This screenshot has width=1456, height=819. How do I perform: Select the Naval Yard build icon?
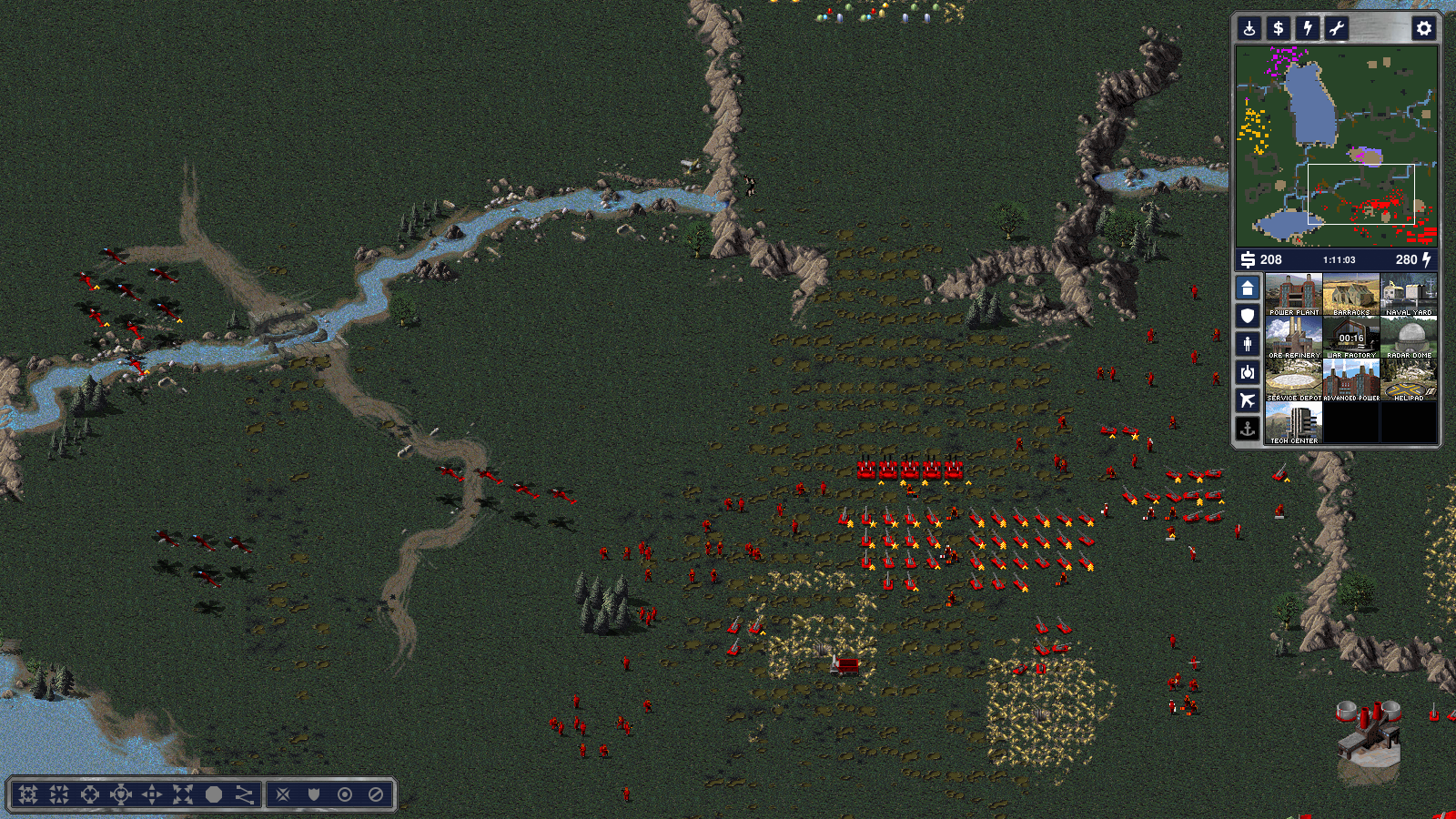coord(1409,294)
